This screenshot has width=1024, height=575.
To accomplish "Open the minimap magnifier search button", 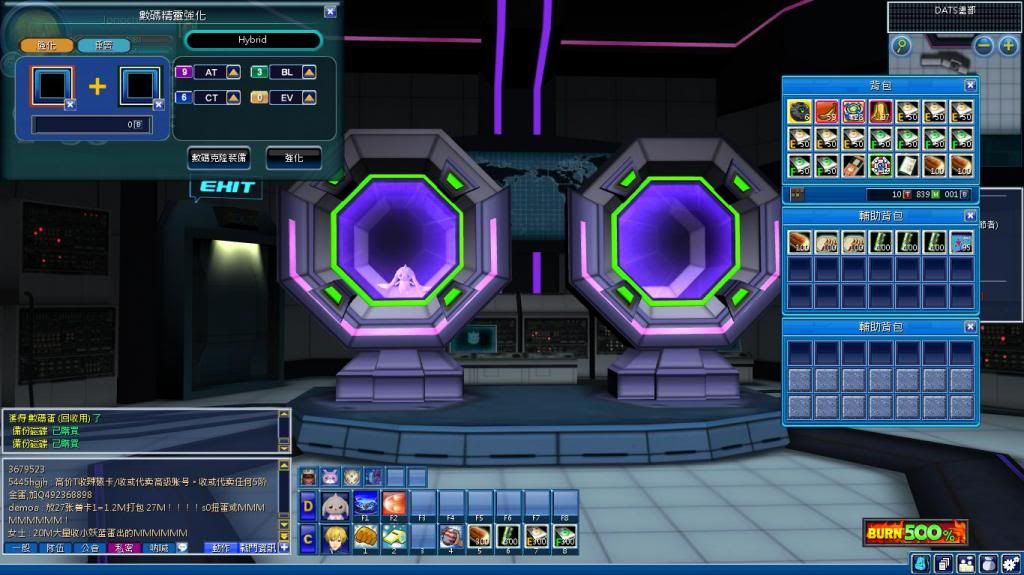I will [902, 46].
